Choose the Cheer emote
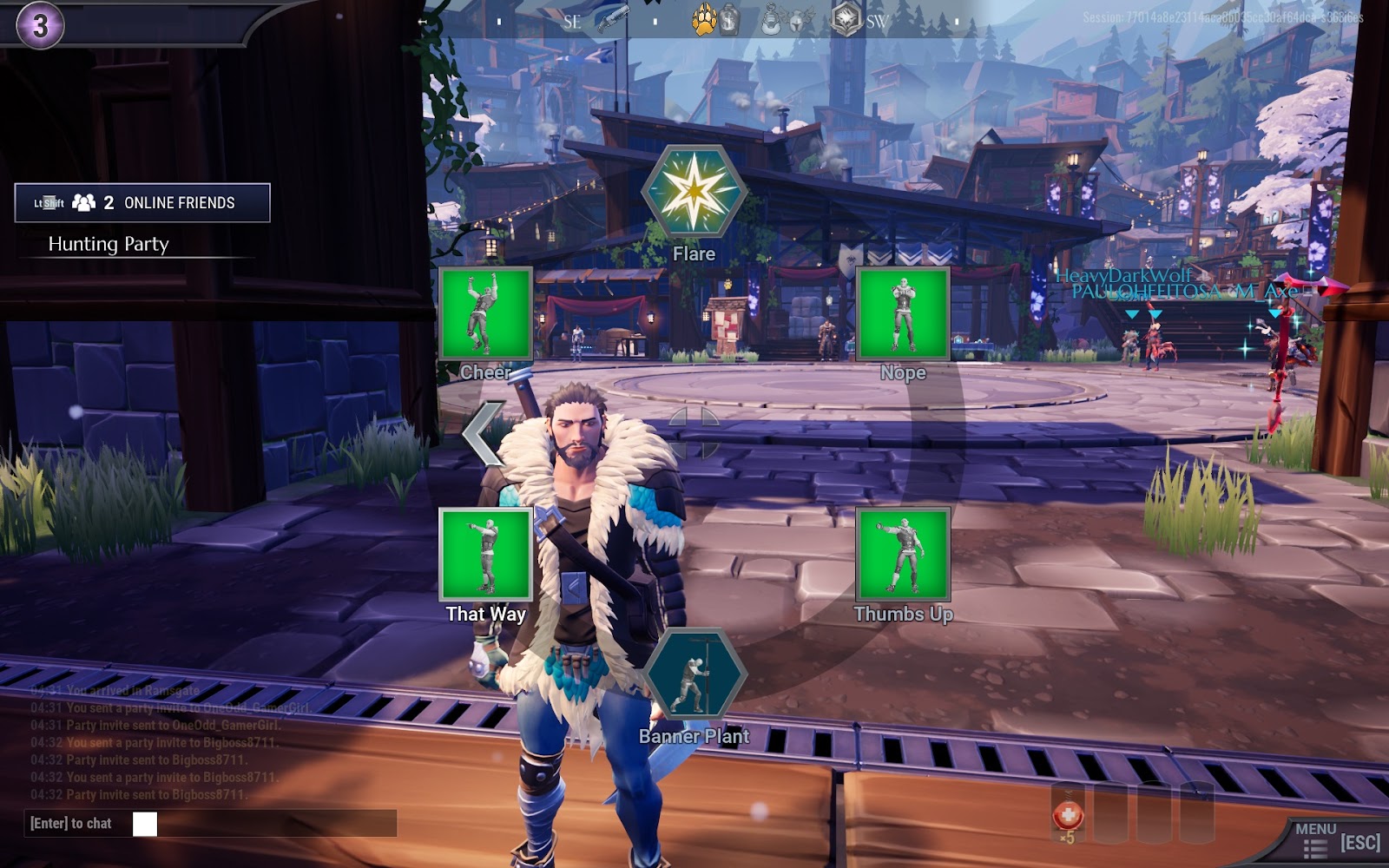The height and width of the screenshot is (868, 1389). pos(485,313)
